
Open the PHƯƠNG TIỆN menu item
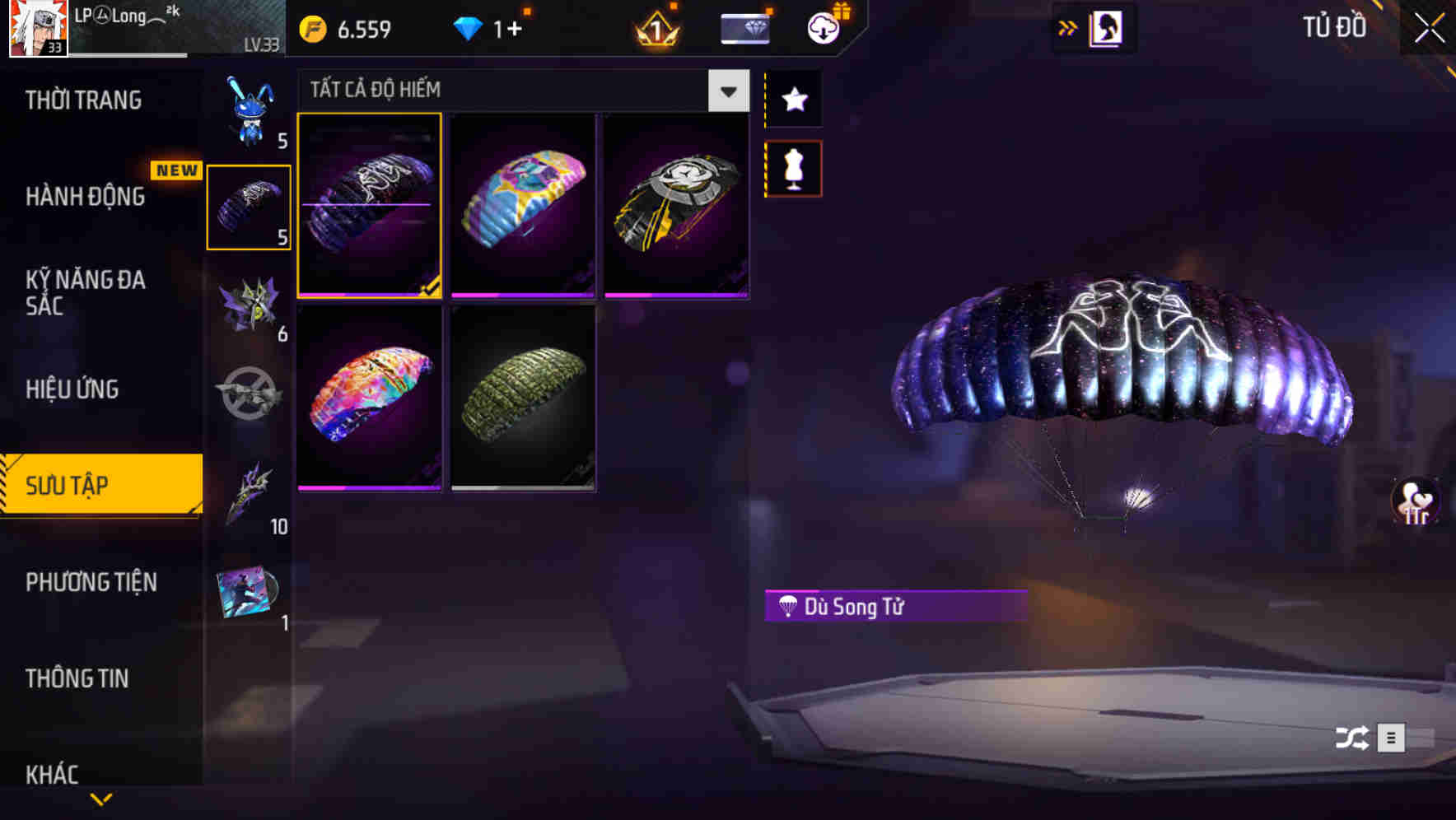point(91,582)
